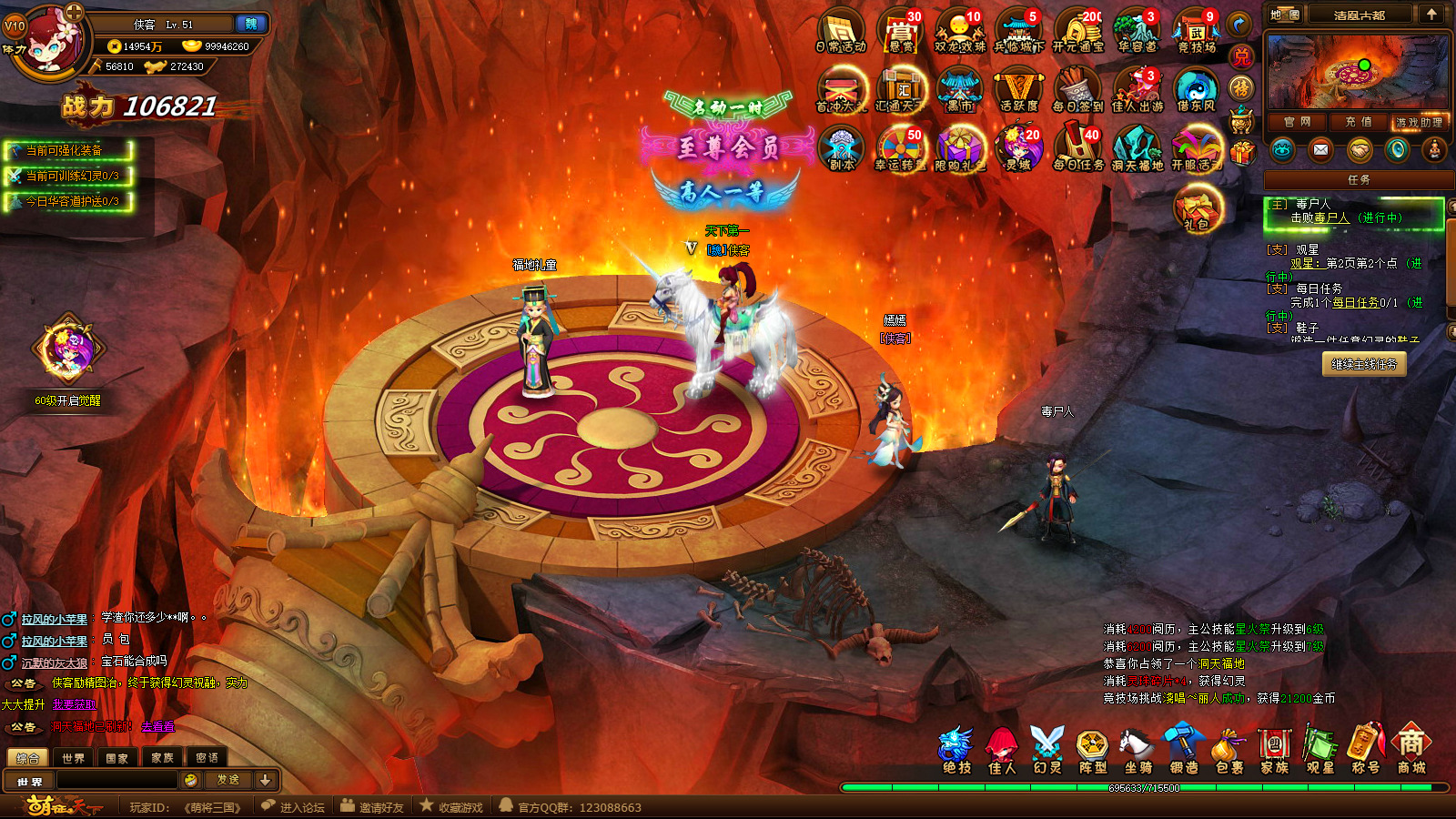Open the 日常活动 daily activities icon
Image resolution: width=1456 pixels, height=819 pixels.
[x=841, y=31]
